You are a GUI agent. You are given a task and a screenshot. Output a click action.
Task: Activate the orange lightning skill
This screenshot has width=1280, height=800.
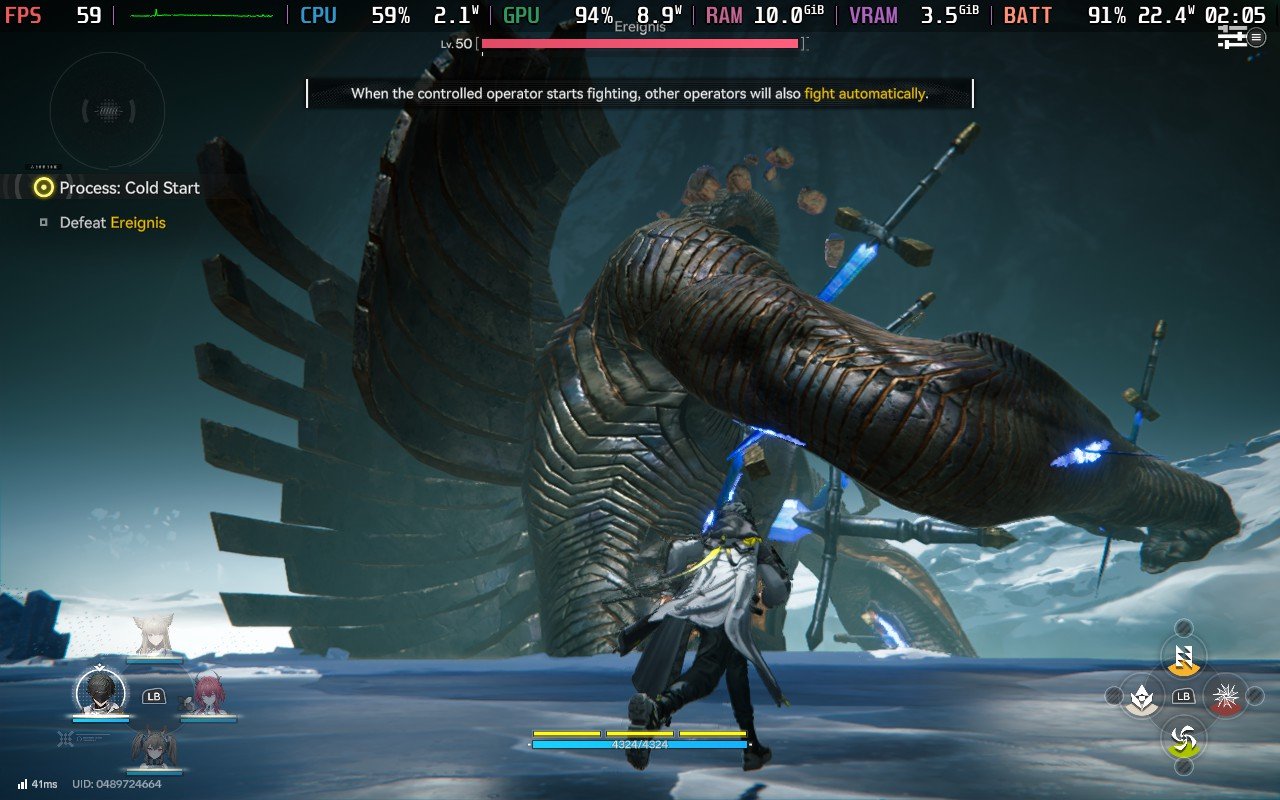1184,657
